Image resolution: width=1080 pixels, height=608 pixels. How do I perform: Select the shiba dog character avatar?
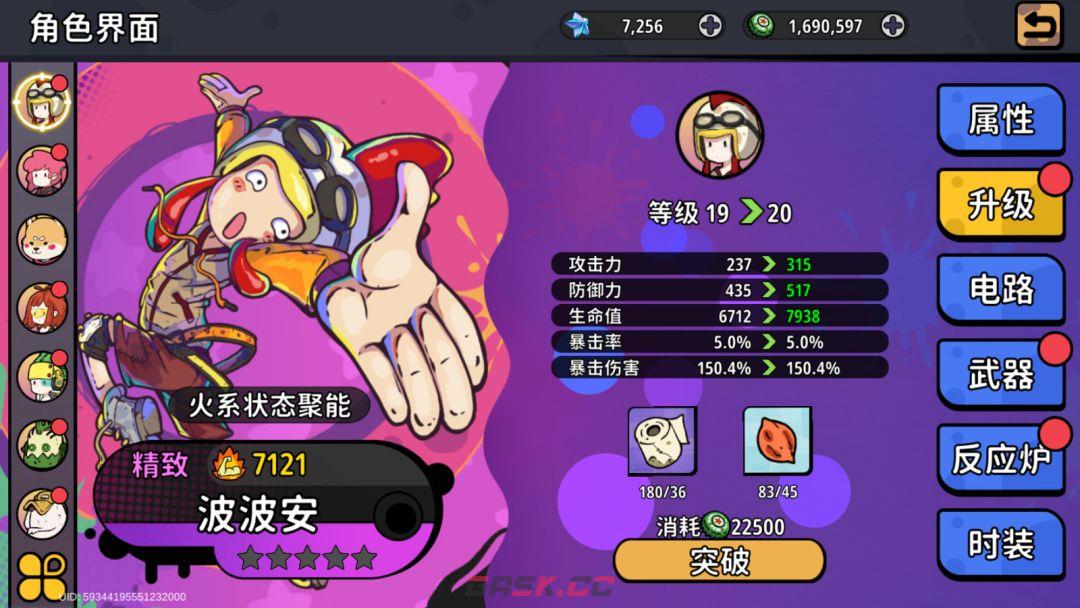tap(42, 239)
